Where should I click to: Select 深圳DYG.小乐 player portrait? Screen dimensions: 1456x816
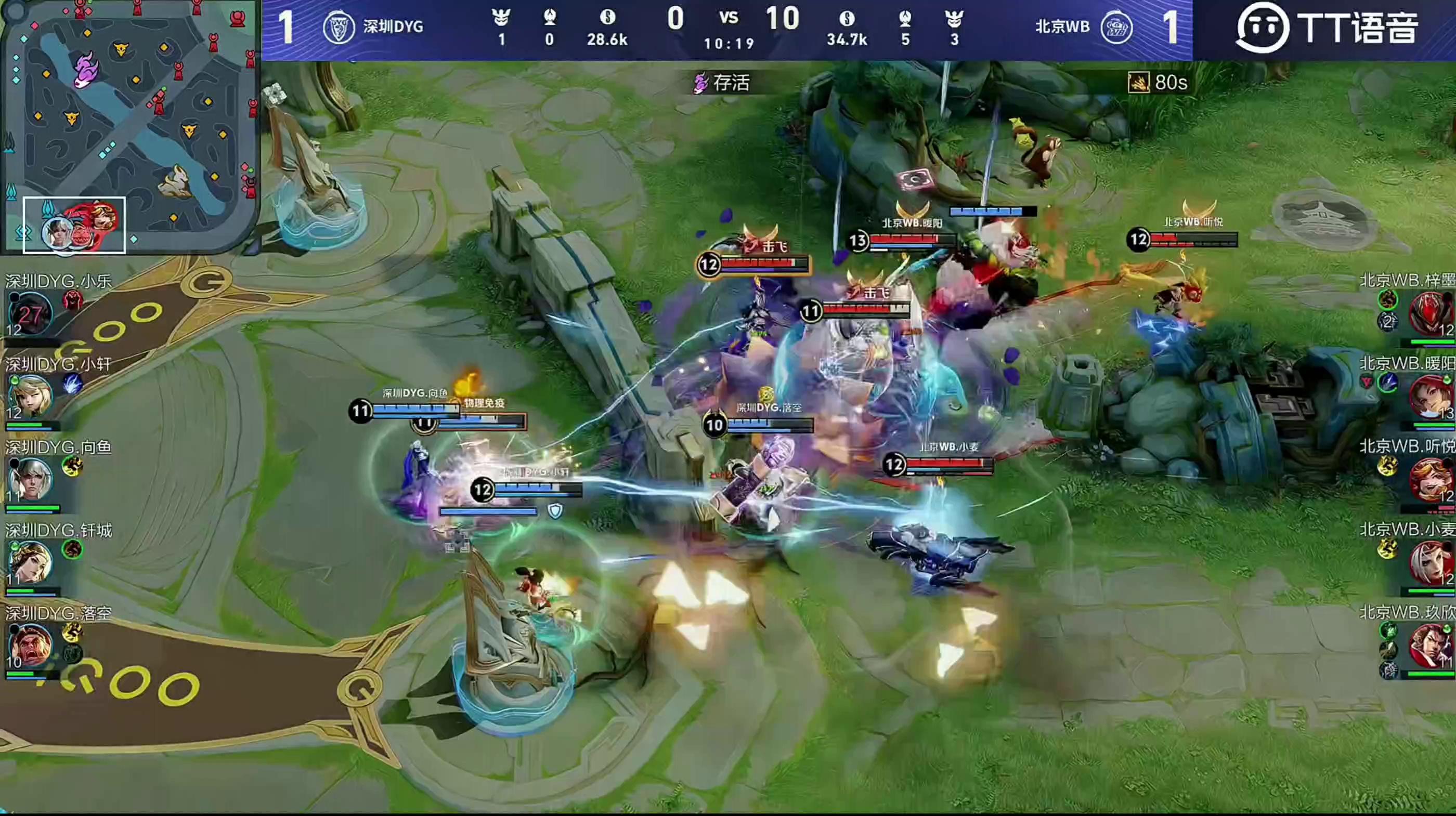[30, 313]
